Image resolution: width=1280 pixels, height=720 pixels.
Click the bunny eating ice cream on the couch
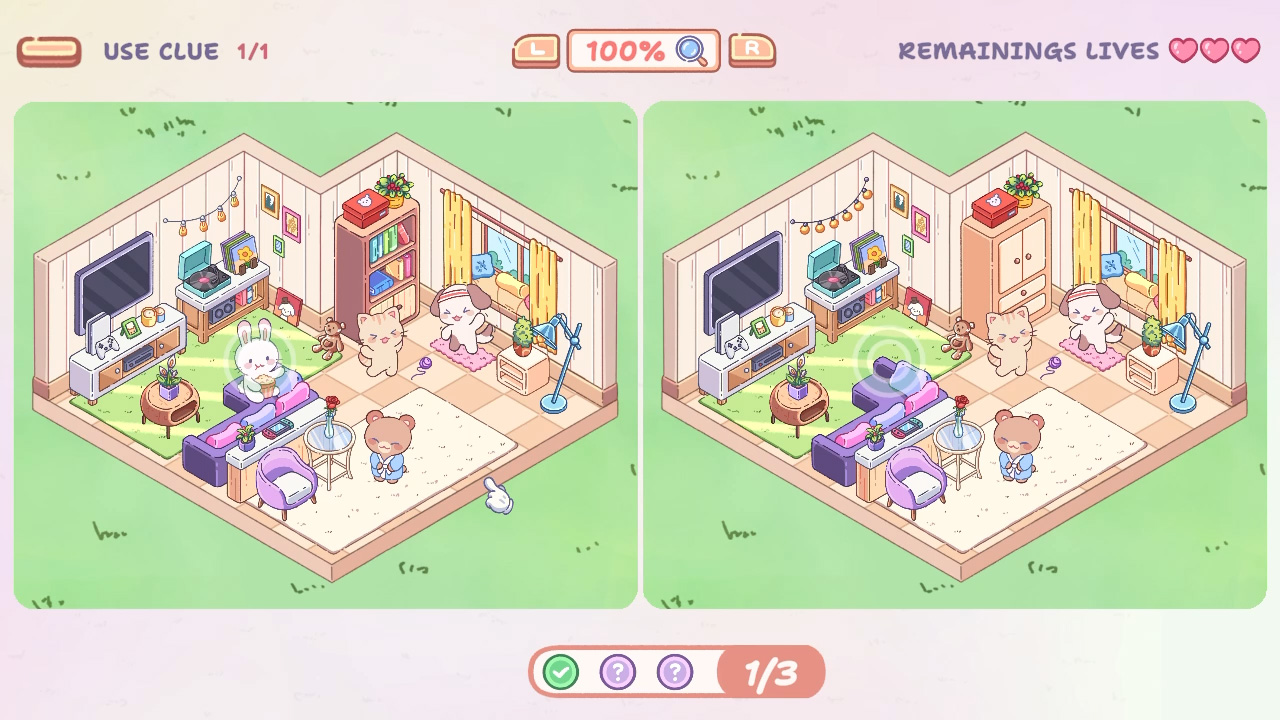pos(257,362)
